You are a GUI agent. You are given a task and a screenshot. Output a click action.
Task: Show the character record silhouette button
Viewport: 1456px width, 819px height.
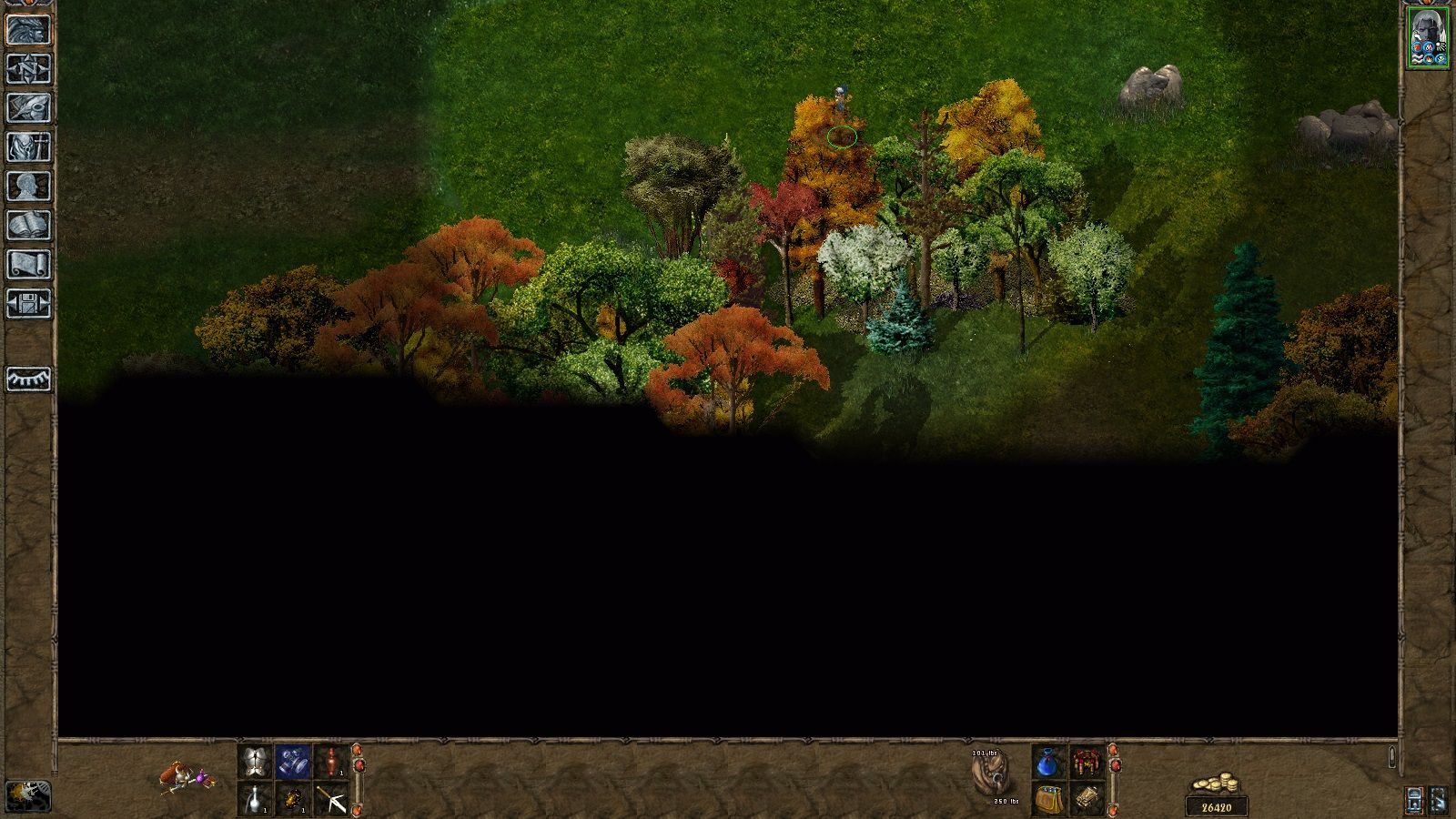[28, 186]
